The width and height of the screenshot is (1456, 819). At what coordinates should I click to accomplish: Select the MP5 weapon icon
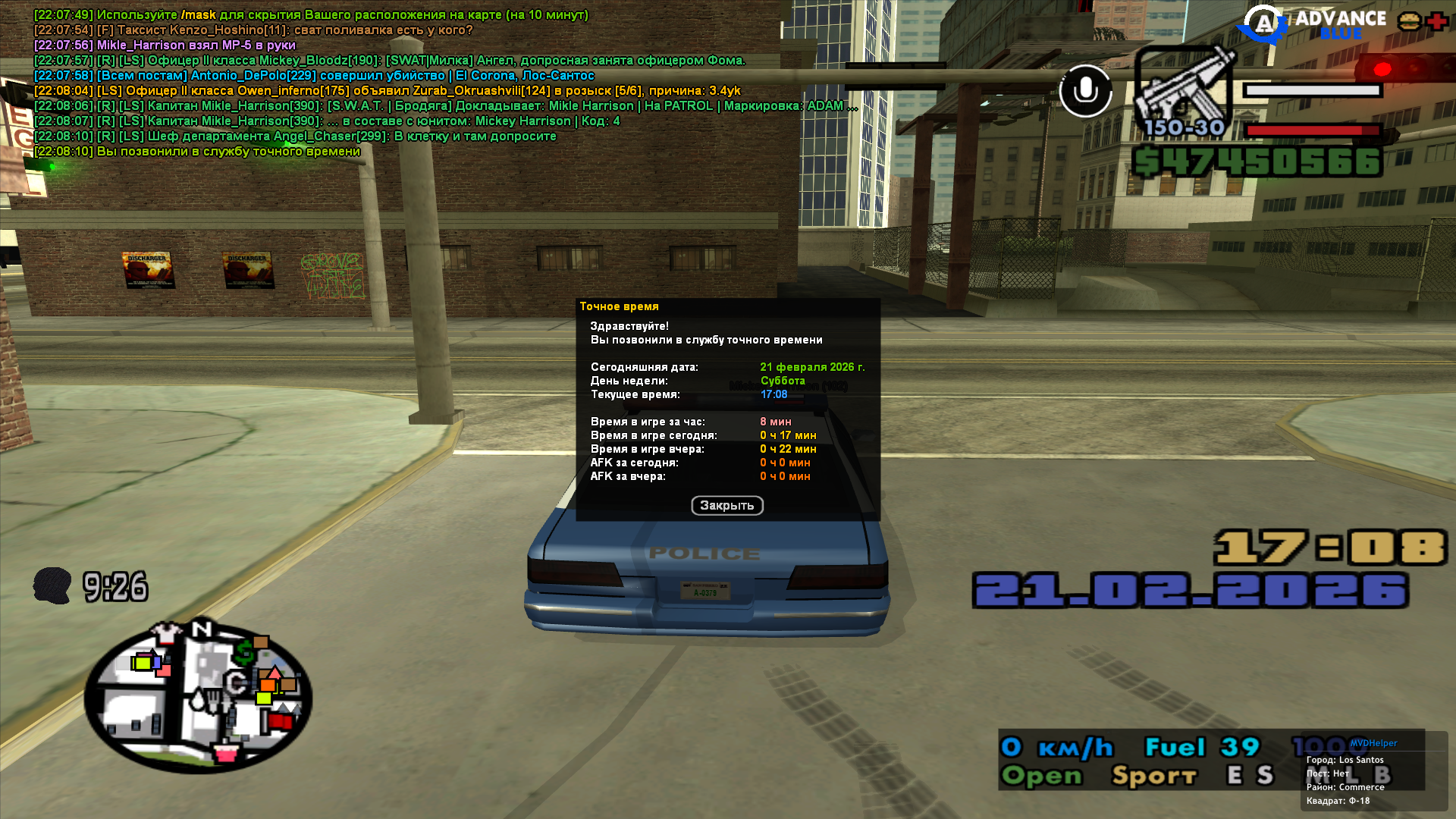[1184, 89]
